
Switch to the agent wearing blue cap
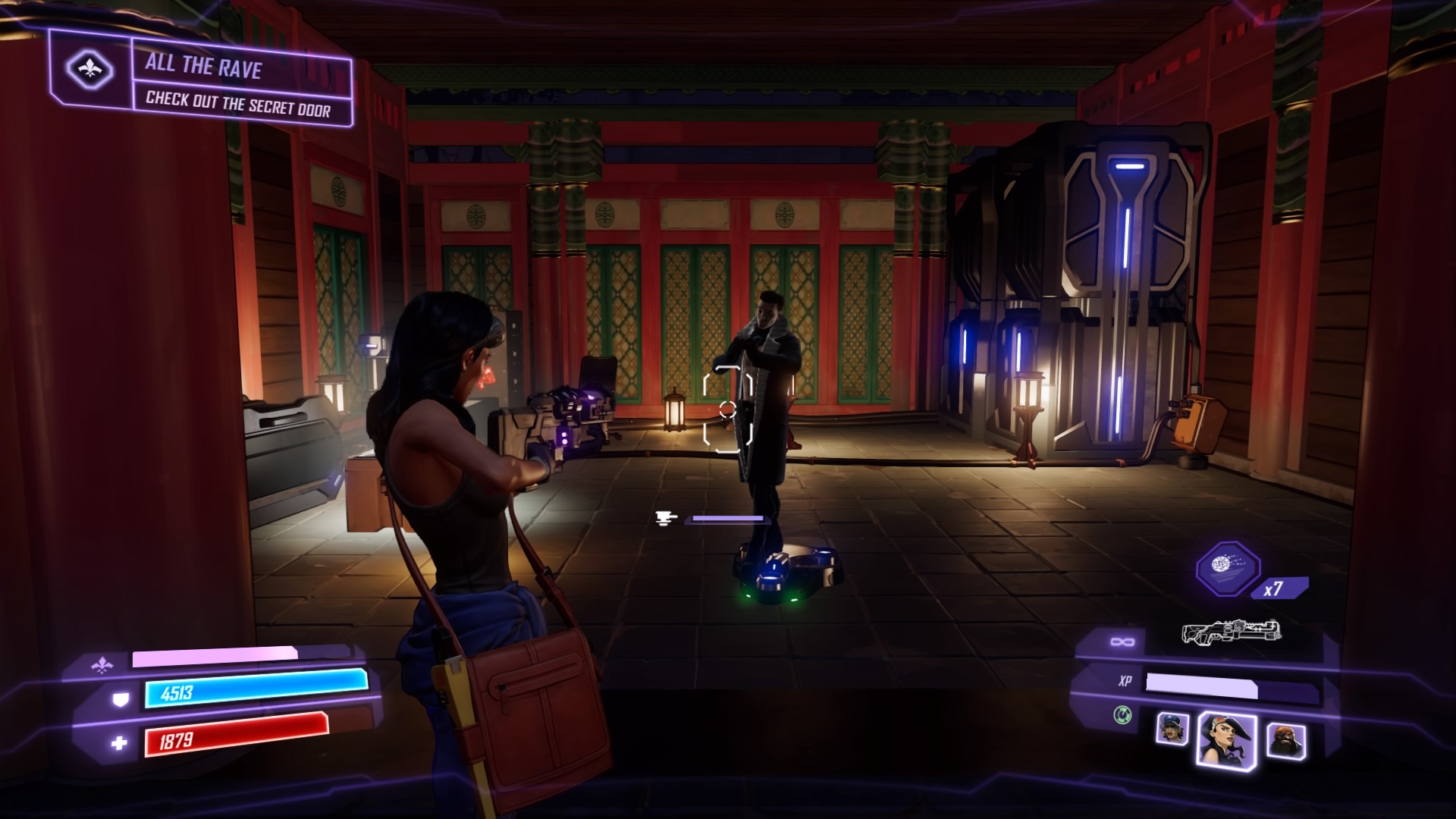coord(1172,730)
